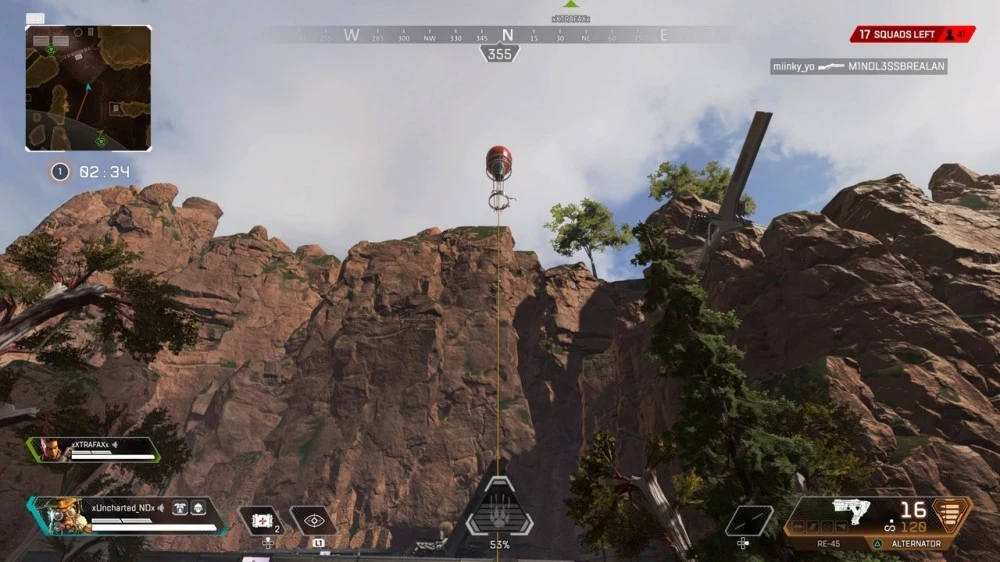Select the medkit healing item slot
The height and width of the screenshot is (562, 1000).
click(260, 520)
